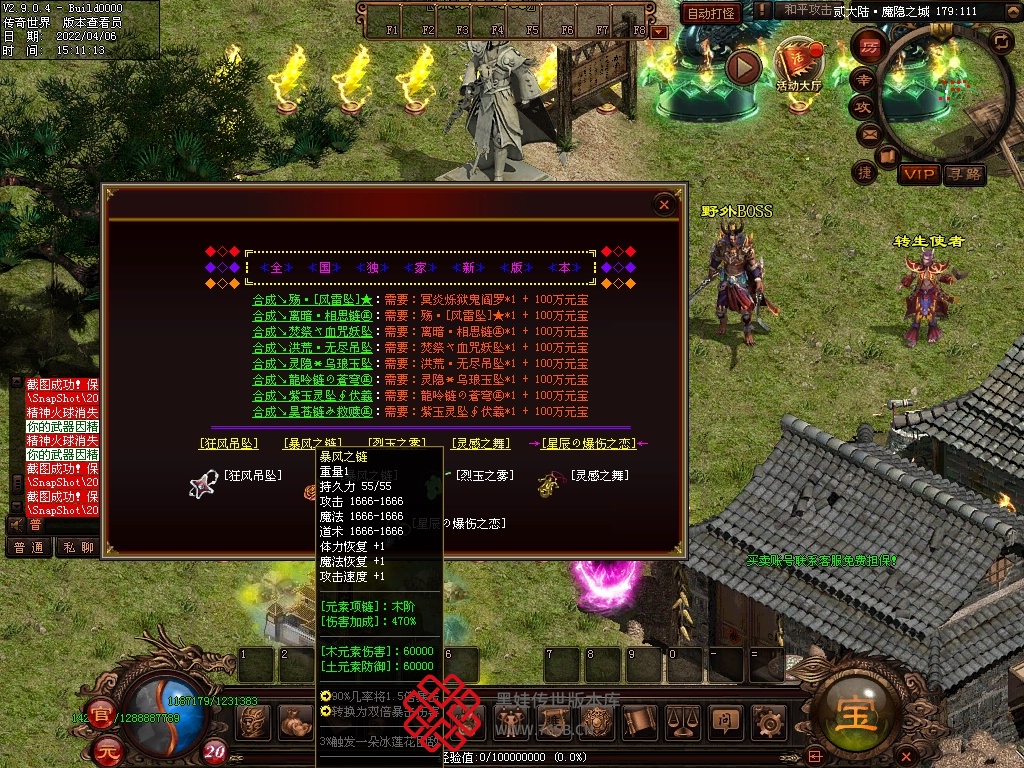The height and width of the screenshot is (768, 1024).
Task: Choose the 合成↘紫玉灵坠∮伏羲 recipe
Action: coord(312,395)
